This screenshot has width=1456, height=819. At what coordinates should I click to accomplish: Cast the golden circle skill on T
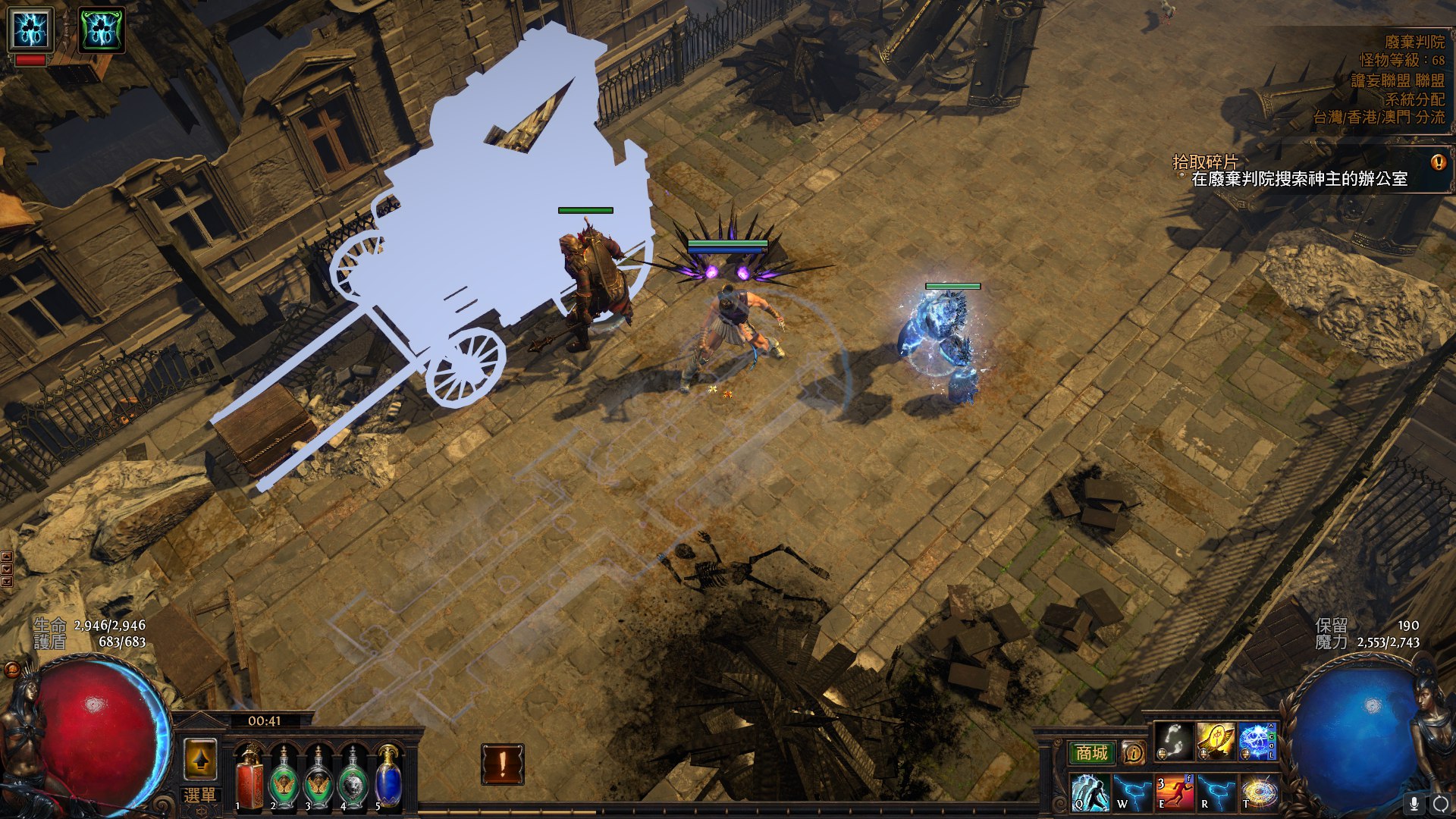tap(1258, 792)
